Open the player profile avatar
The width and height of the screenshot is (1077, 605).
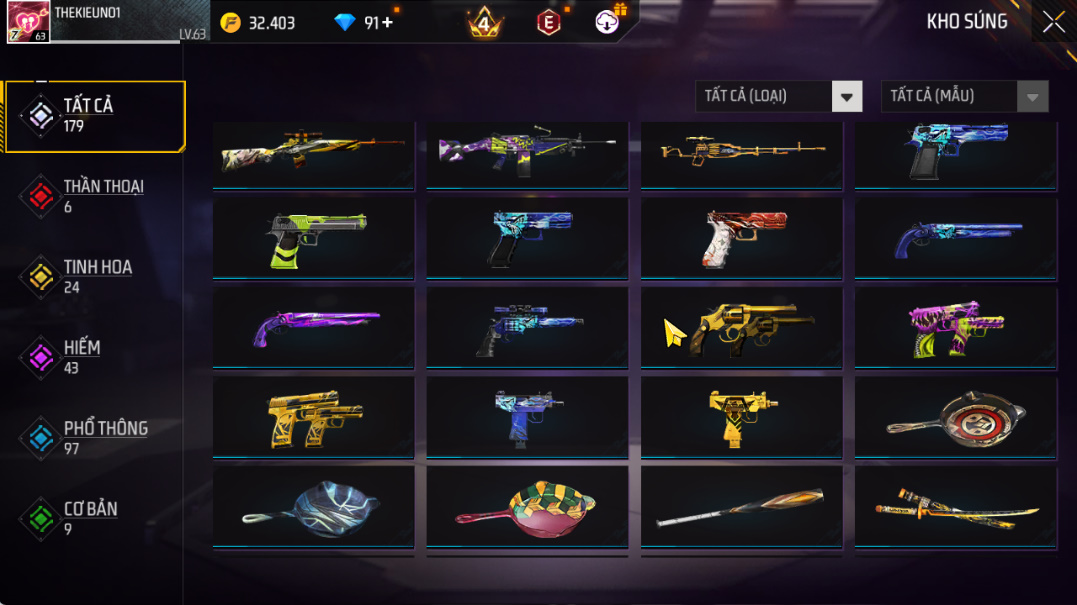tap(28, 22)
